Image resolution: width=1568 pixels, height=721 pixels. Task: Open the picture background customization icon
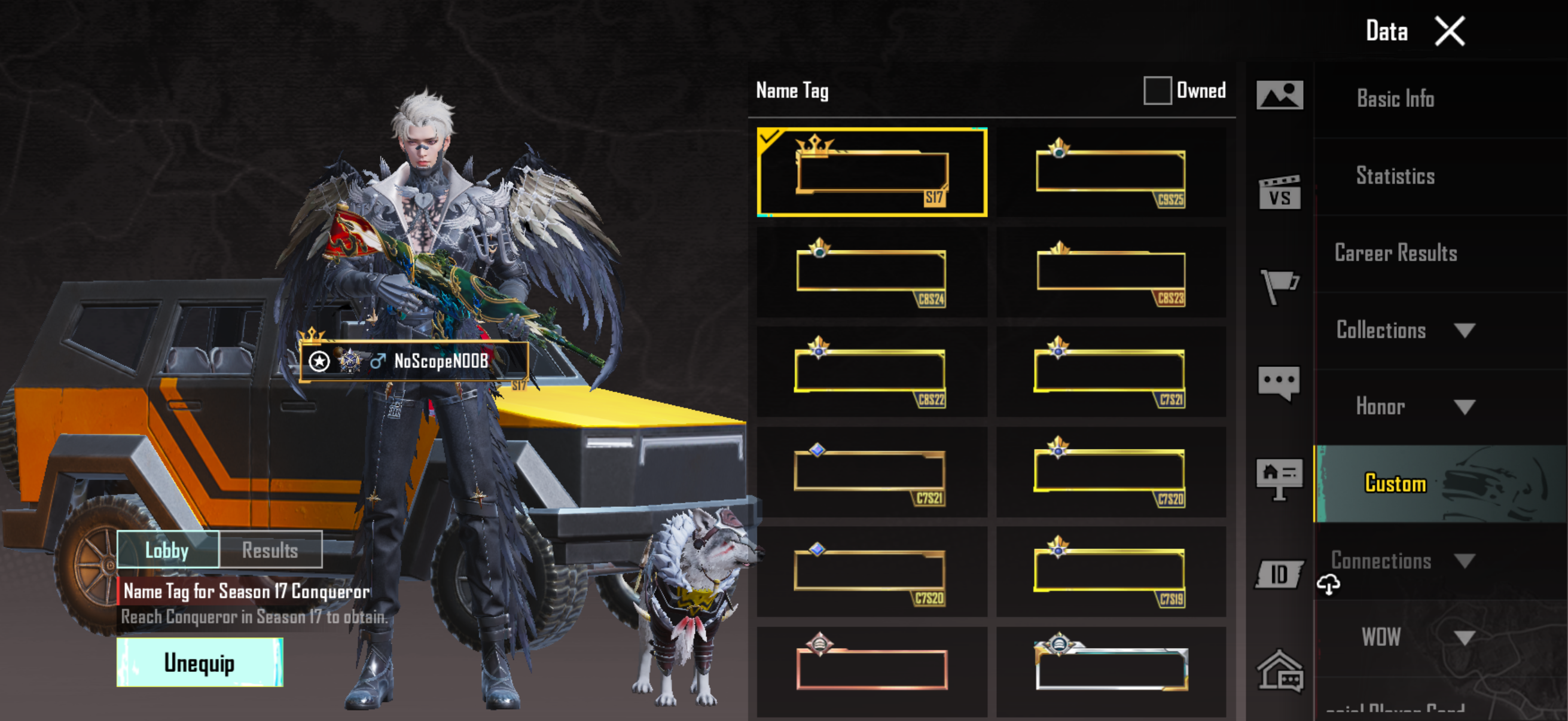[1280, 96]
